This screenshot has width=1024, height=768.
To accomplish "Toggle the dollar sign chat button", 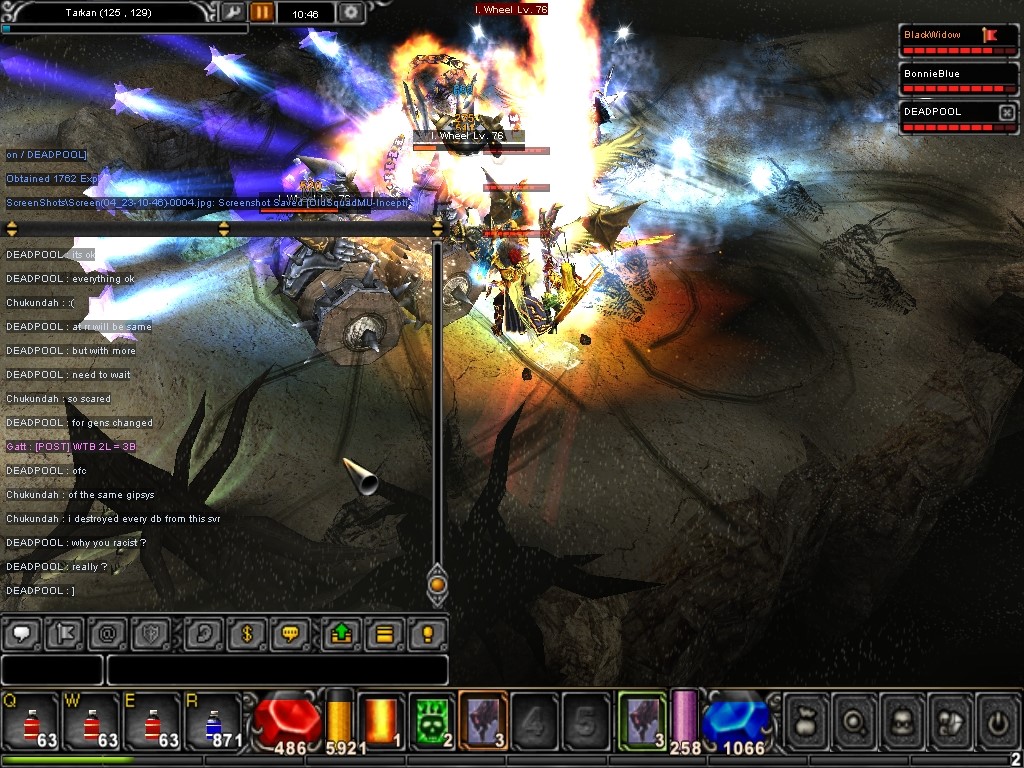I will coord(246,634).
